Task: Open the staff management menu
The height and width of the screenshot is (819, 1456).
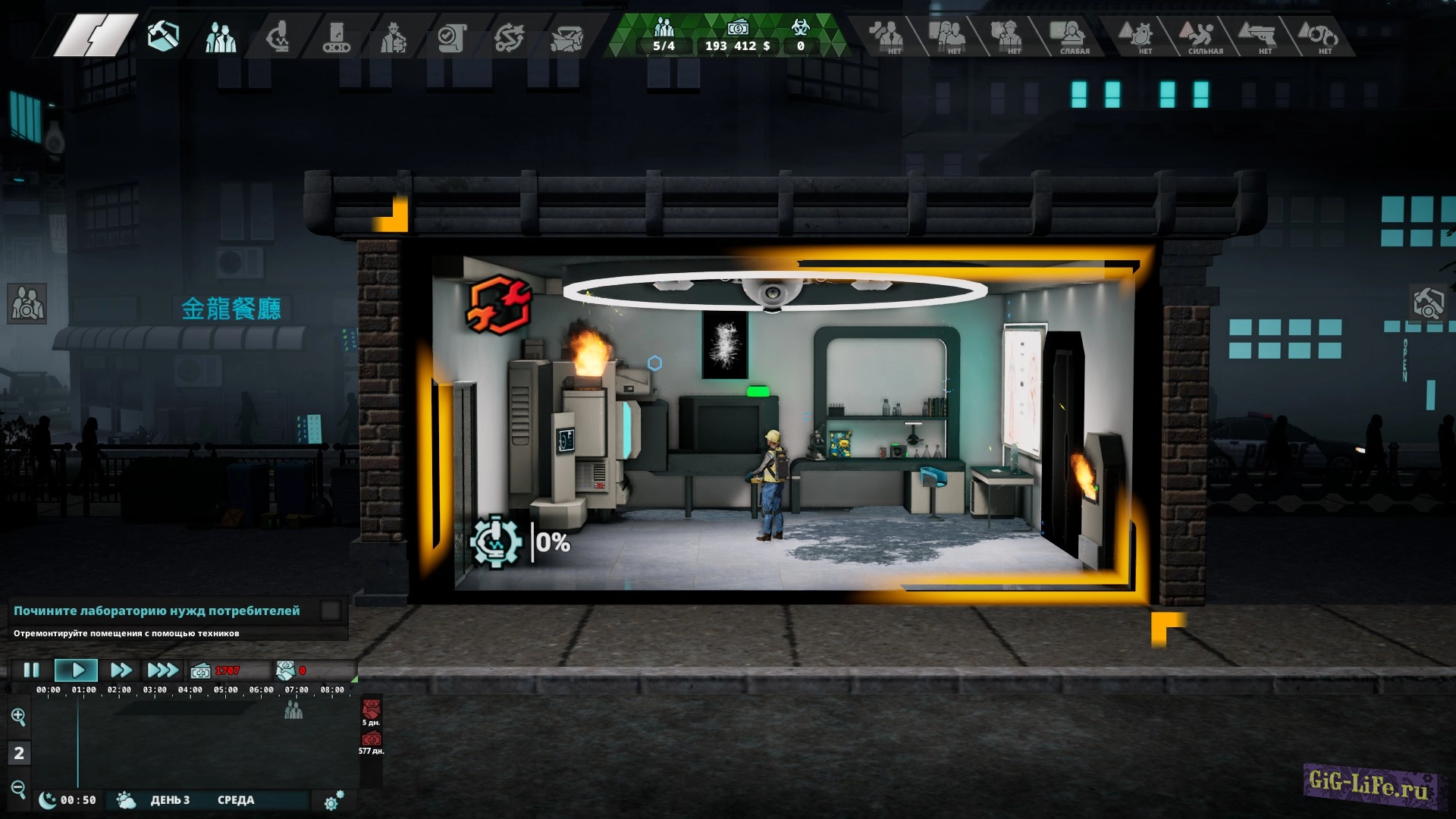Action: coord(220,36)
